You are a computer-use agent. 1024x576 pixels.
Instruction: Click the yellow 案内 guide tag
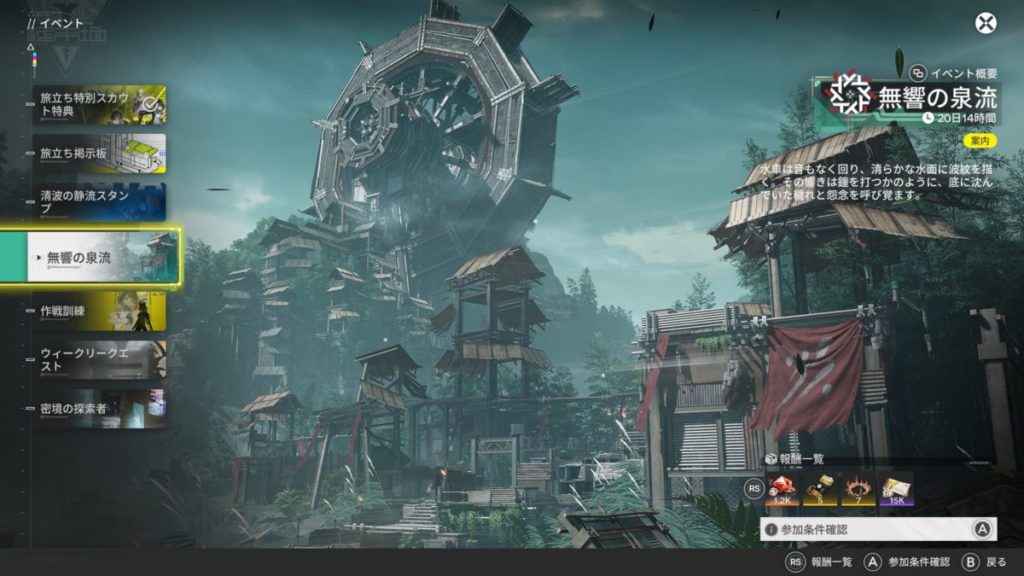click(x=982, y=141)
